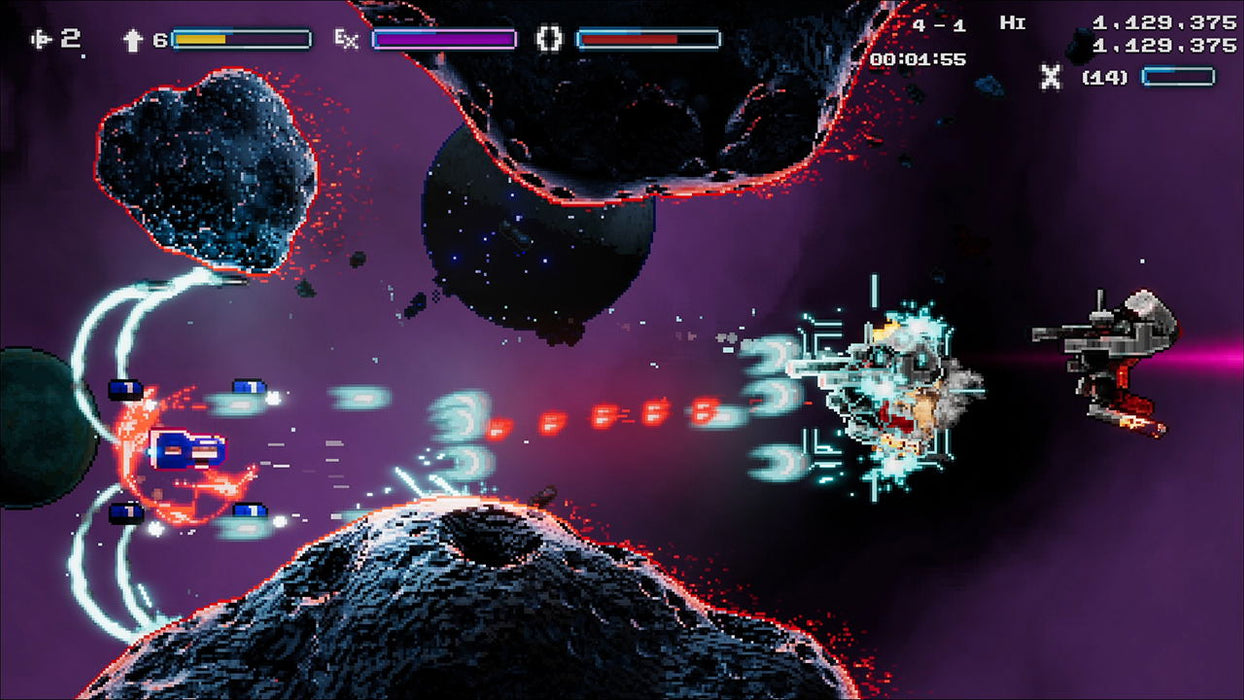Screen dimensions: 1244x700
Task: Click the ship lives icon
Action: (x=42, y=39)
